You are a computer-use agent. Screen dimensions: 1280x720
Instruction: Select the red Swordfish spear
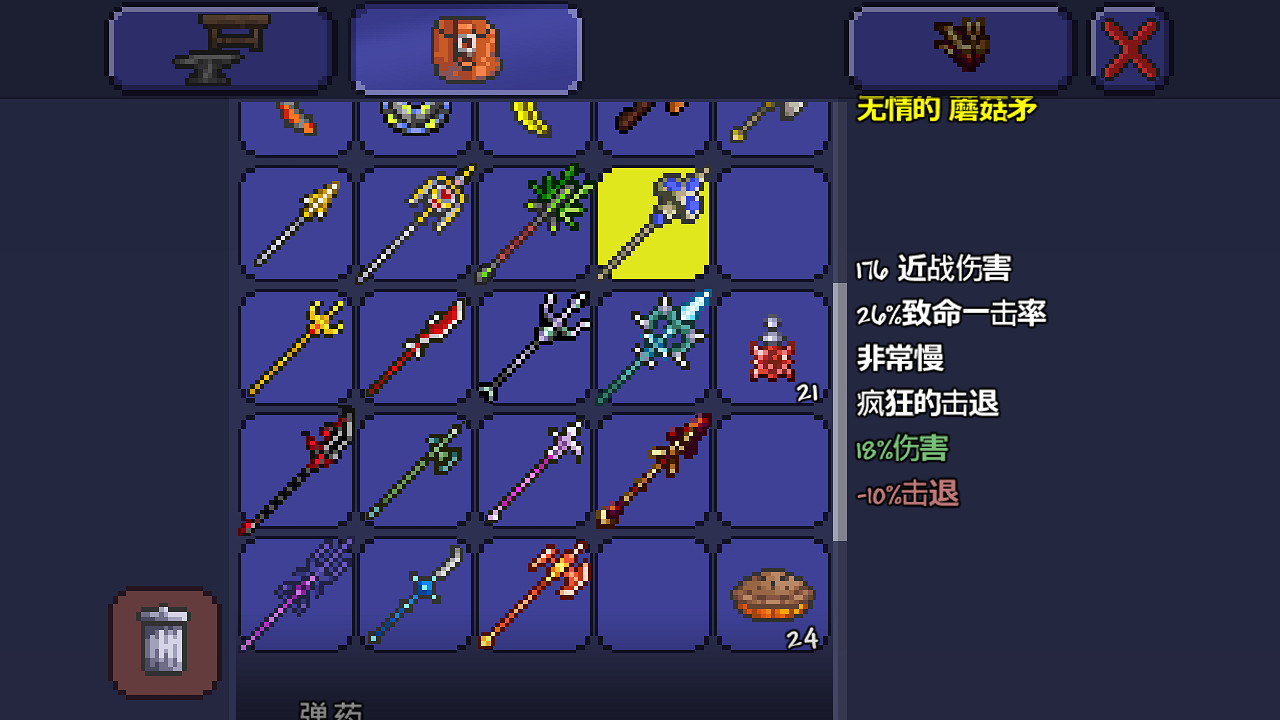tap(415, 345)
